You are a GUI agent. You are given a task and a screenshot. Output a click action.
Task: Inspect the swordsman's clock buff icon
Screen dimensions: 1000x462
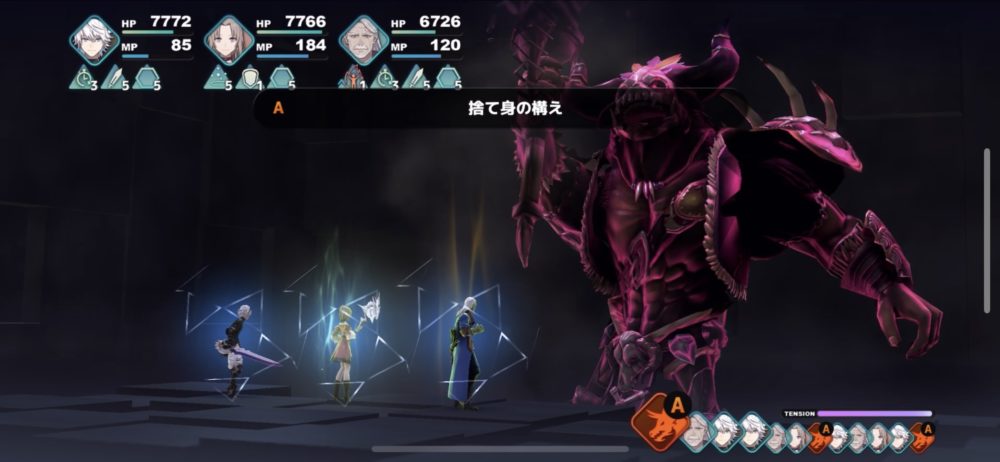83,76
